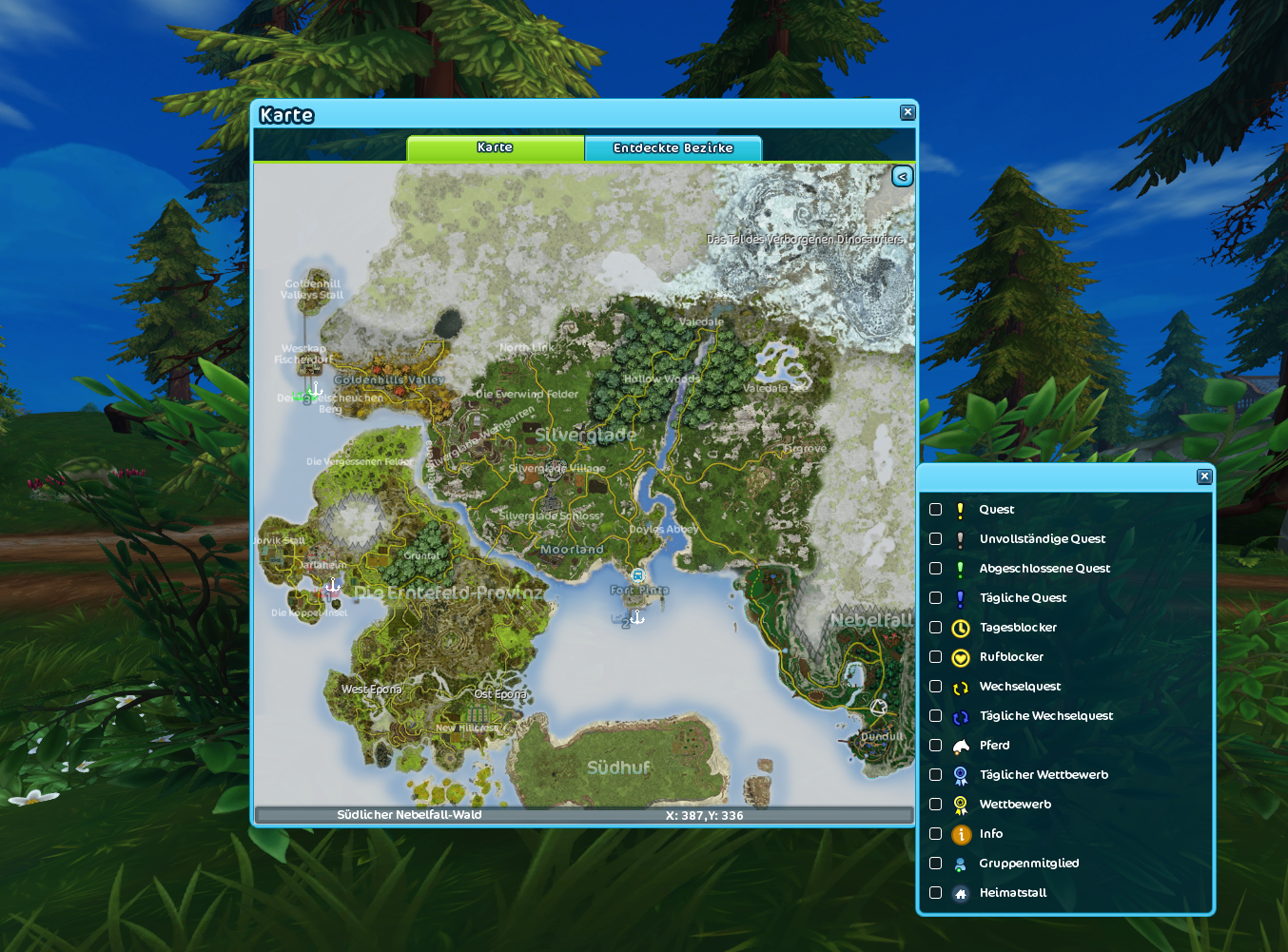Toggle the Tagesblocker checkbox

click(936, 628)
